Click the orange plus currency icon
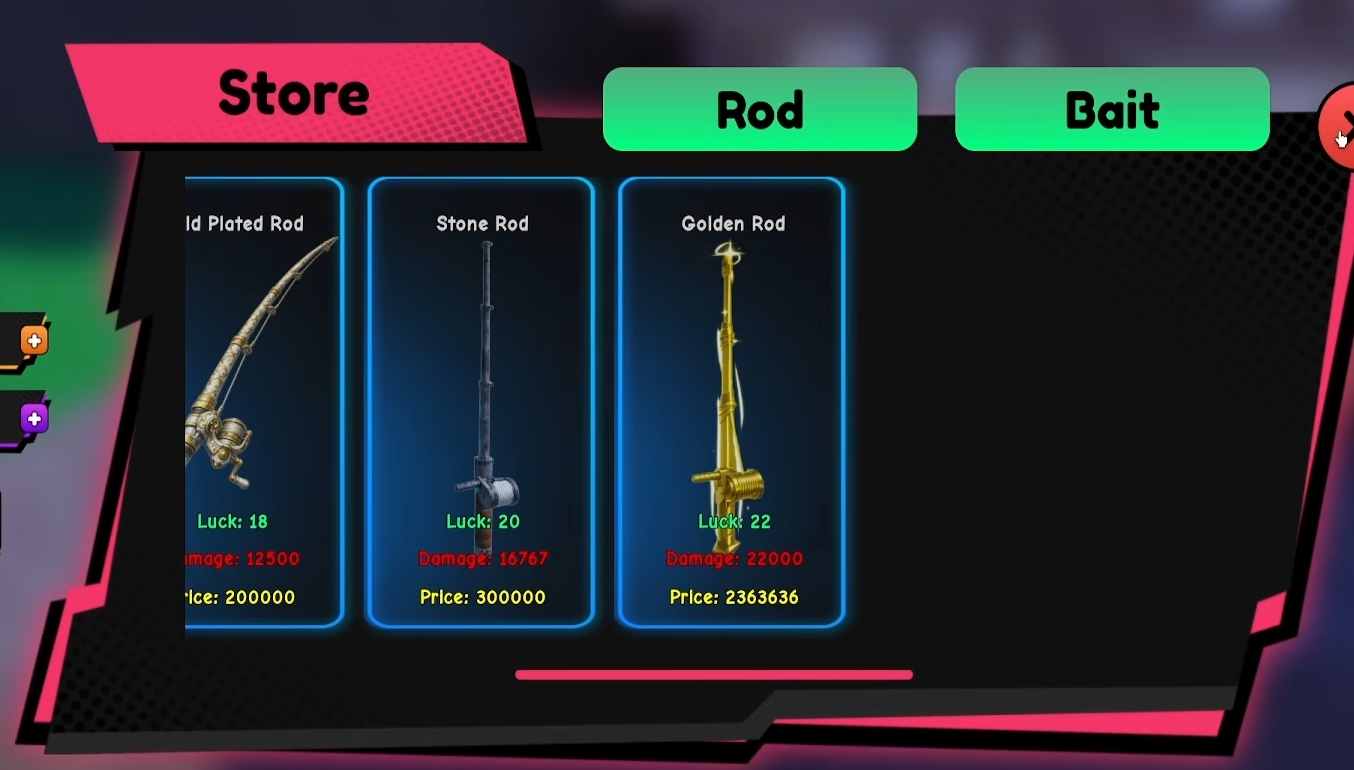Viewport: 1354px width, 770px height. click(33, 340)
